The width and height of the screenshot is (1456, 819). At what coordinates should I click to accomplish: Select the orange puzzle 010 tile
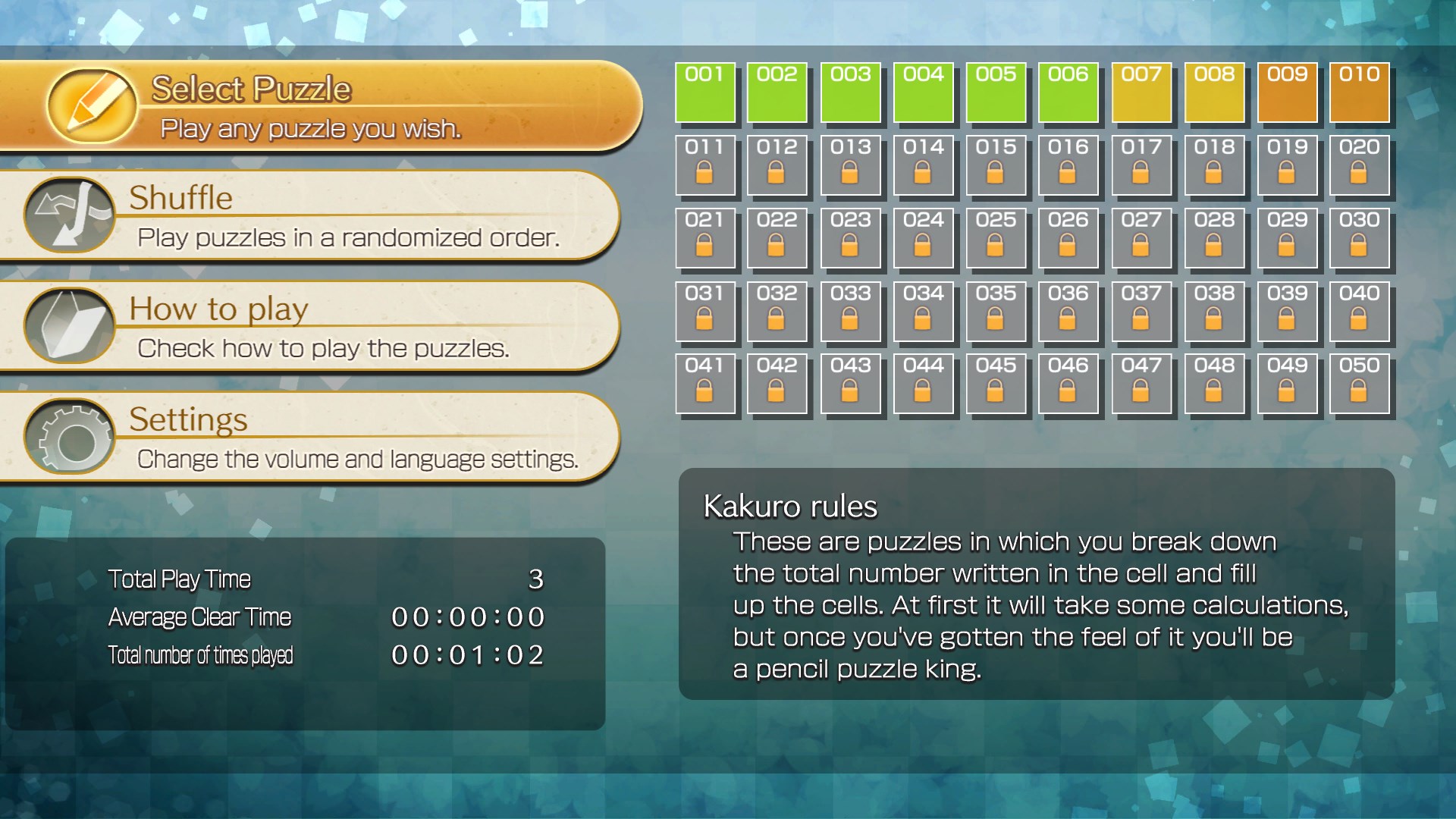(x=1360, y=93)
